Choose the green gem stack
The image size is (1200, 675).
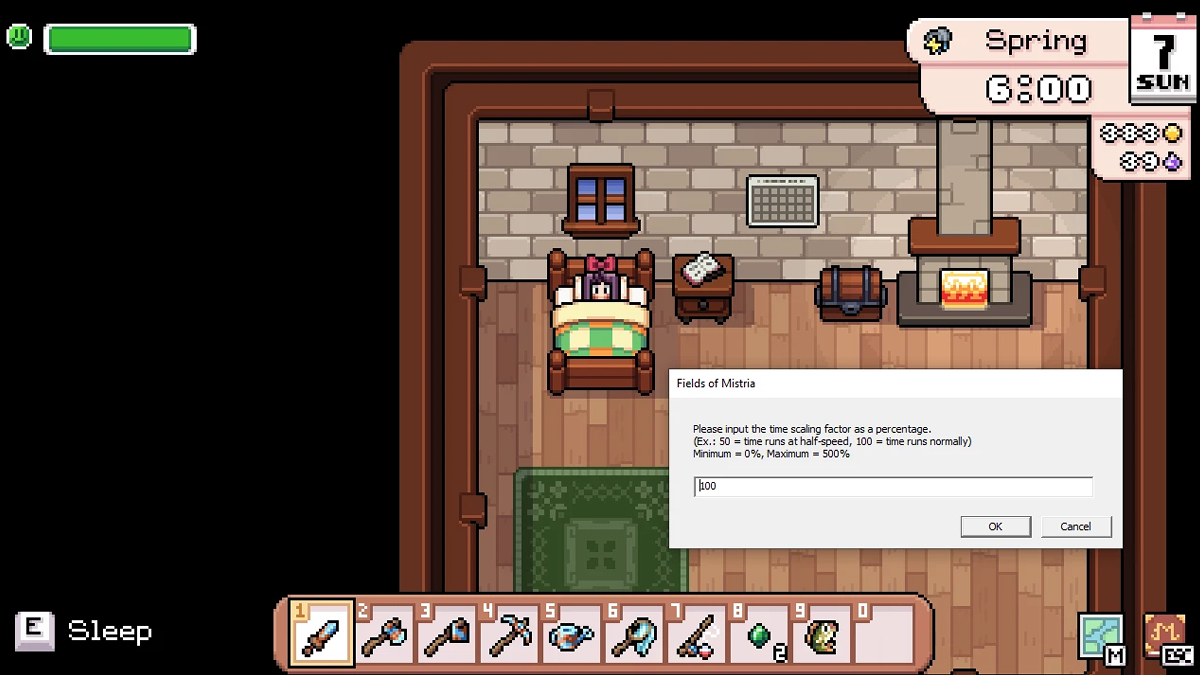click(758, 634)
